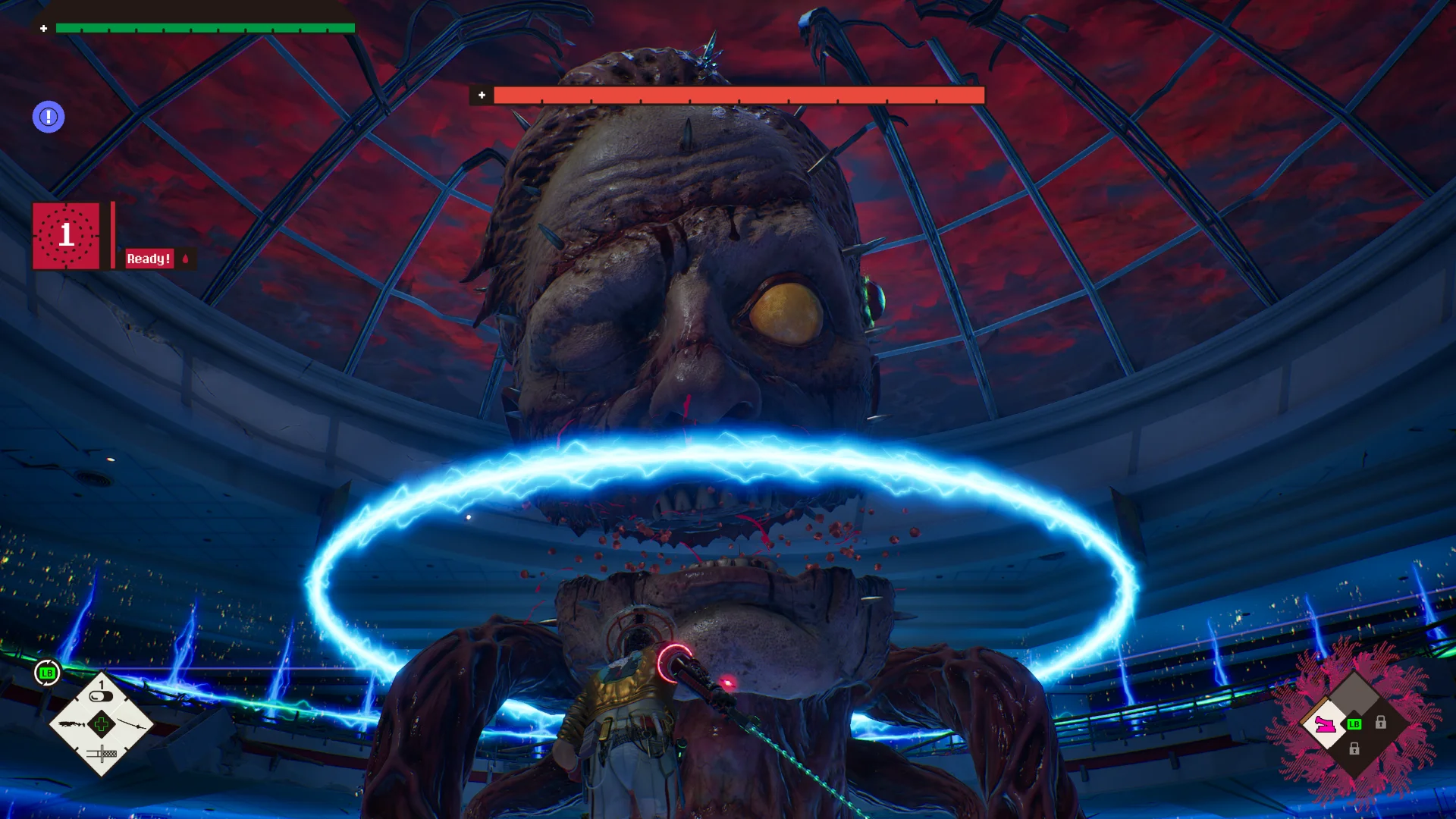Select the health cross at the item wheel center
Screen dimensions: 1456x819
(x=102, y=725)
